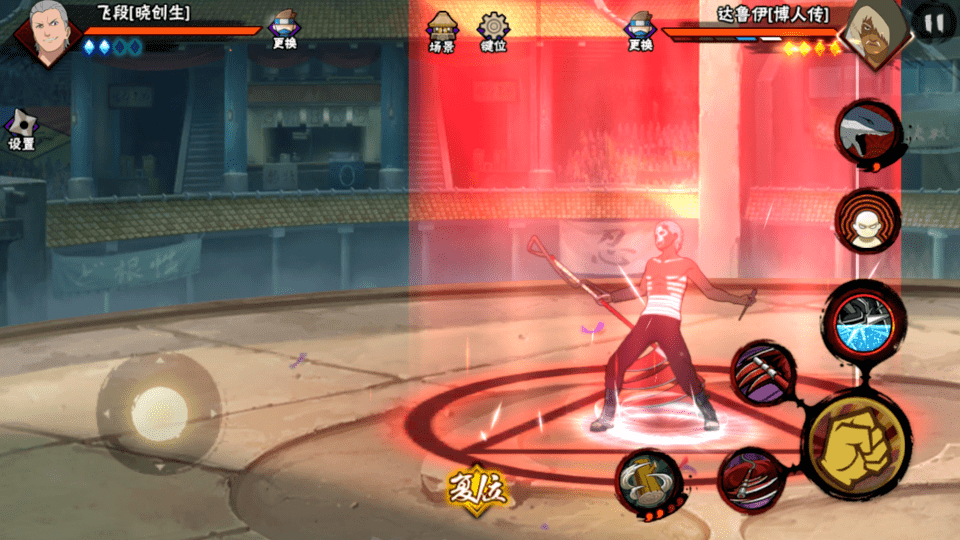This screenshot has width=960, height=540.
Task: Pause the match
Action: [x=935, y=22]
